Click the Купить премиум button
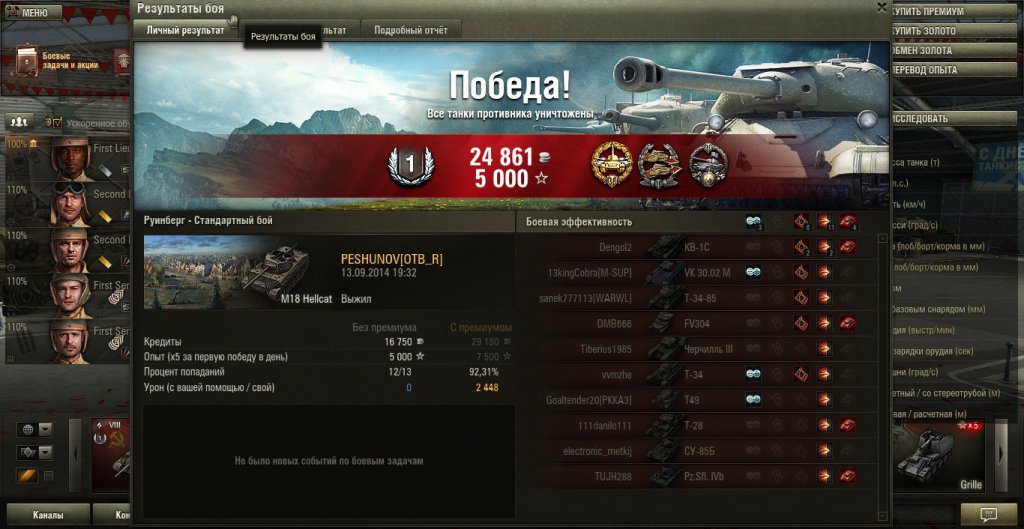Screen dimensions: 1024x529 [955, 11]
